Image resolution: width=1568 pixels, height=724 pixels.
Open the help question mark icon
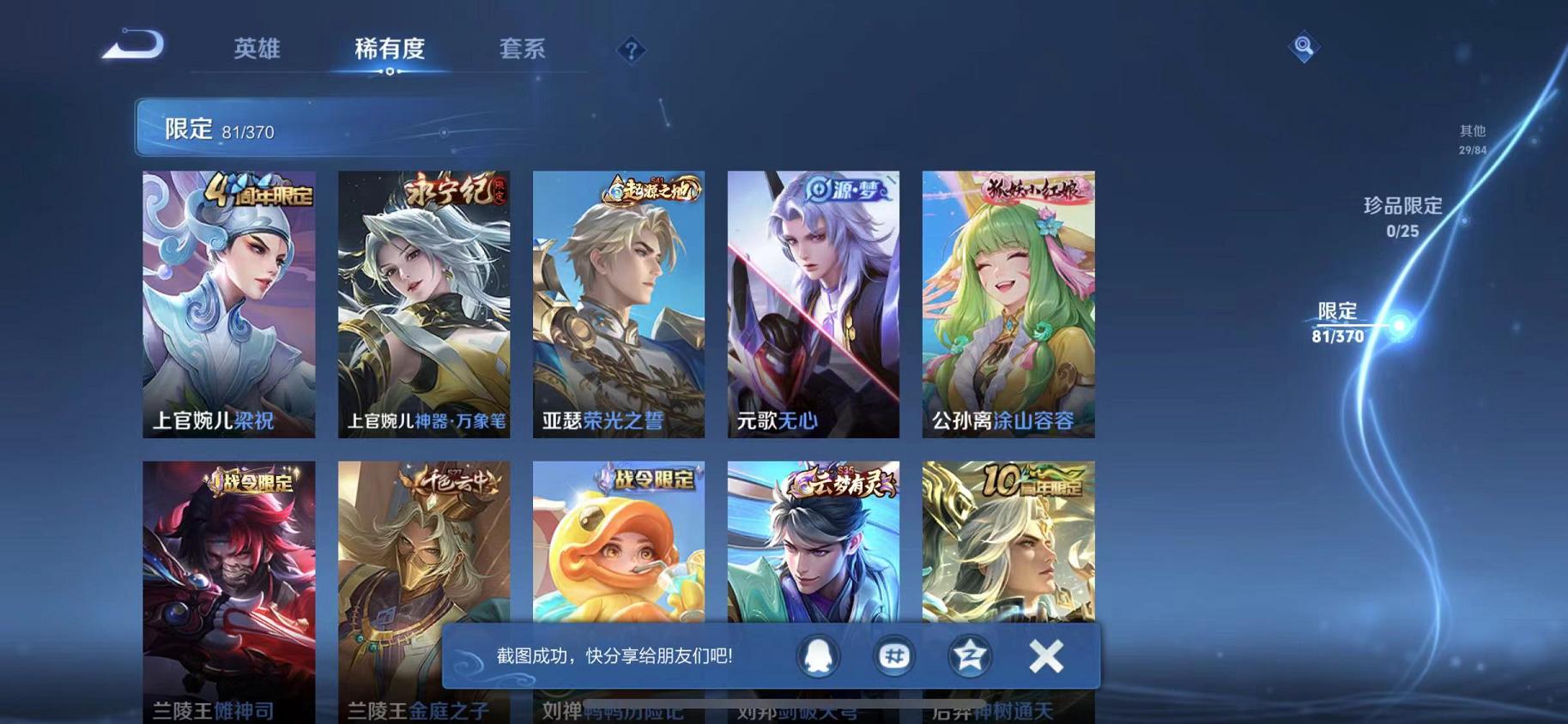[x=631, y=51]
